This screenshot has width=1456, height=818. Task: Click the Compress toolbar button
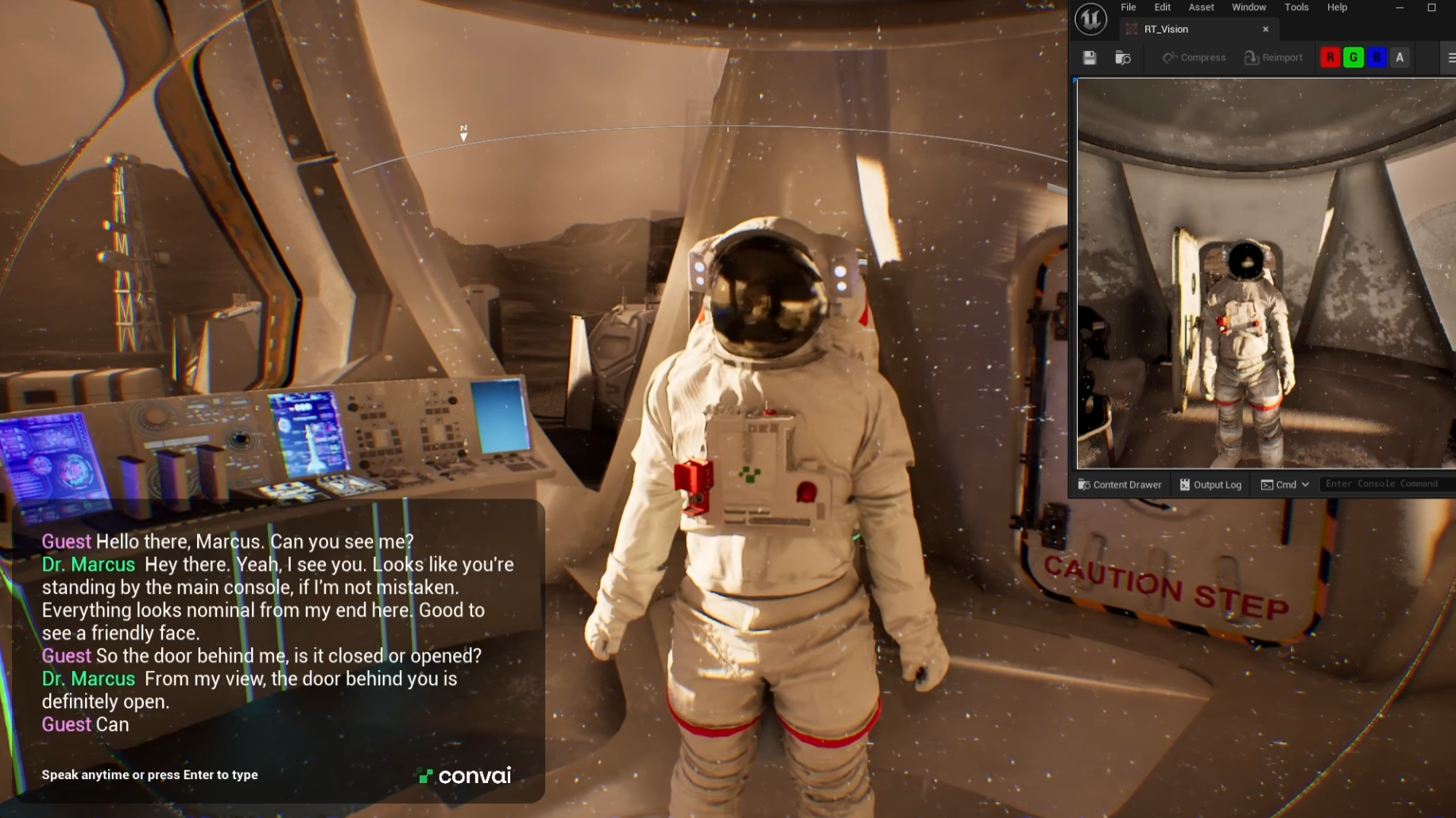click(x=1194, y=58)
